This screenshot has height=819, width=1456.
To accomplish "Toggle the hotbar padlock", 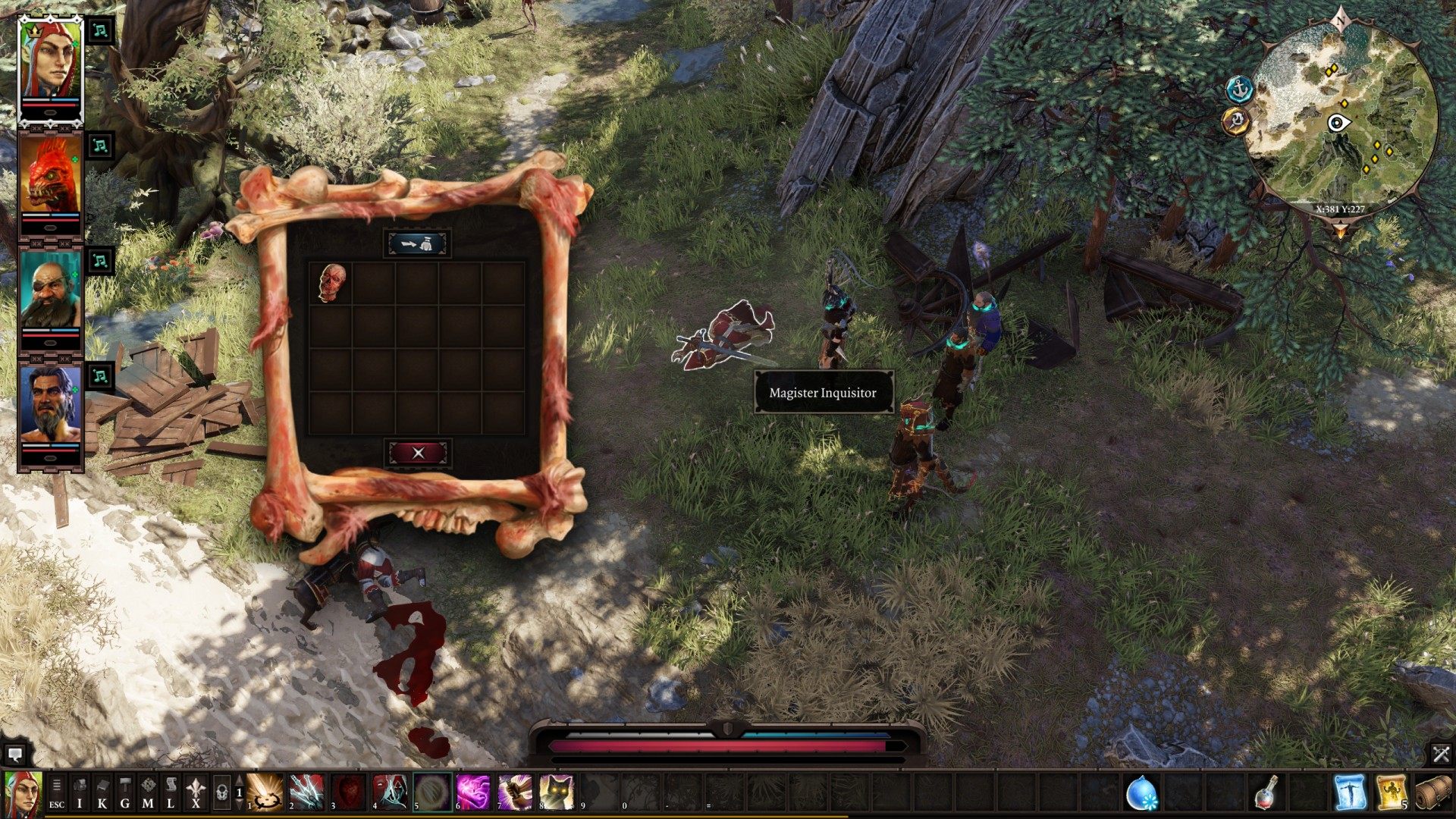I will tap(221, 793).
